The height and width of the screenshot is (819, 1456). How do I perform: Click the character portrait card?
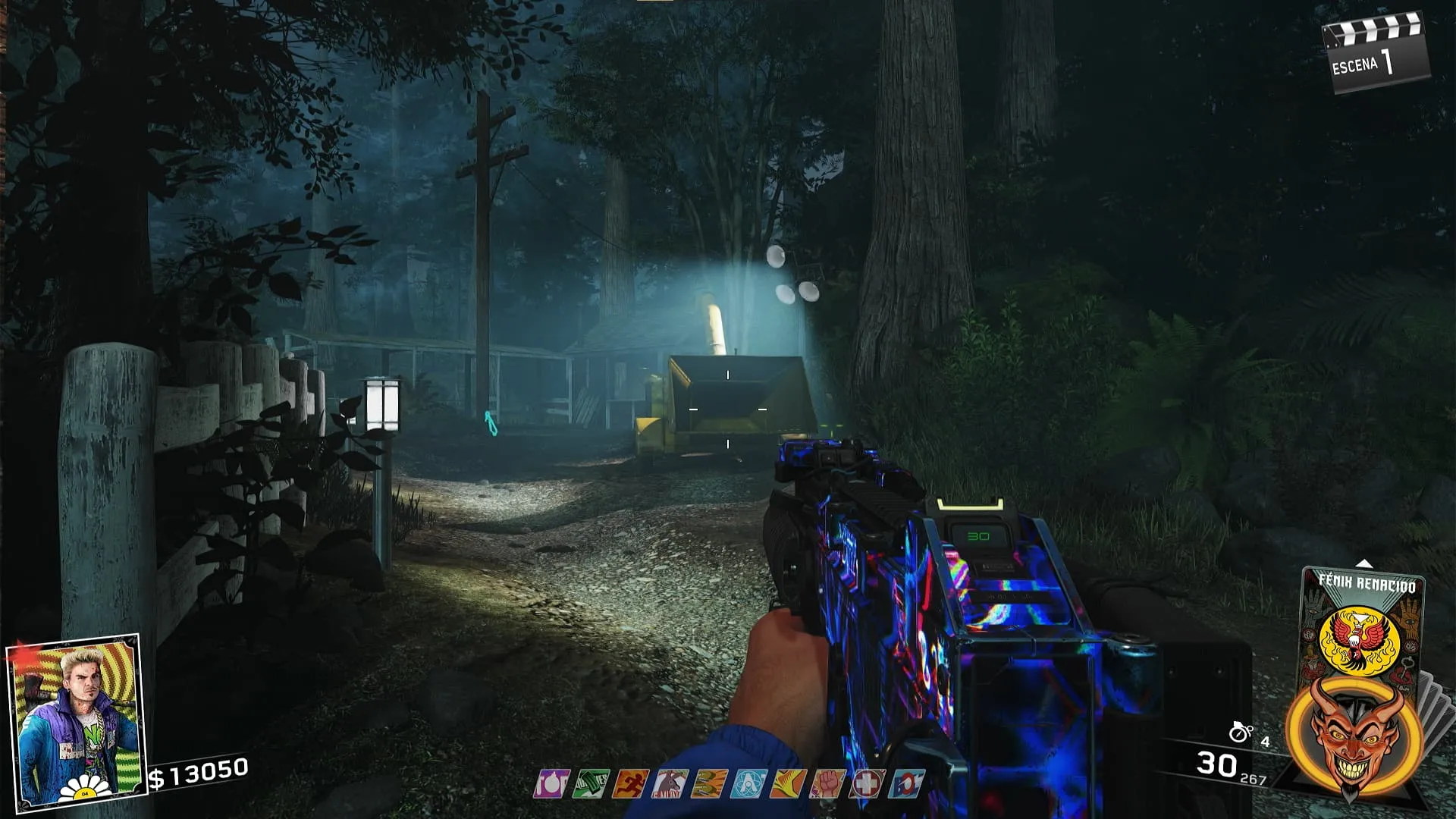click(74, 720)
